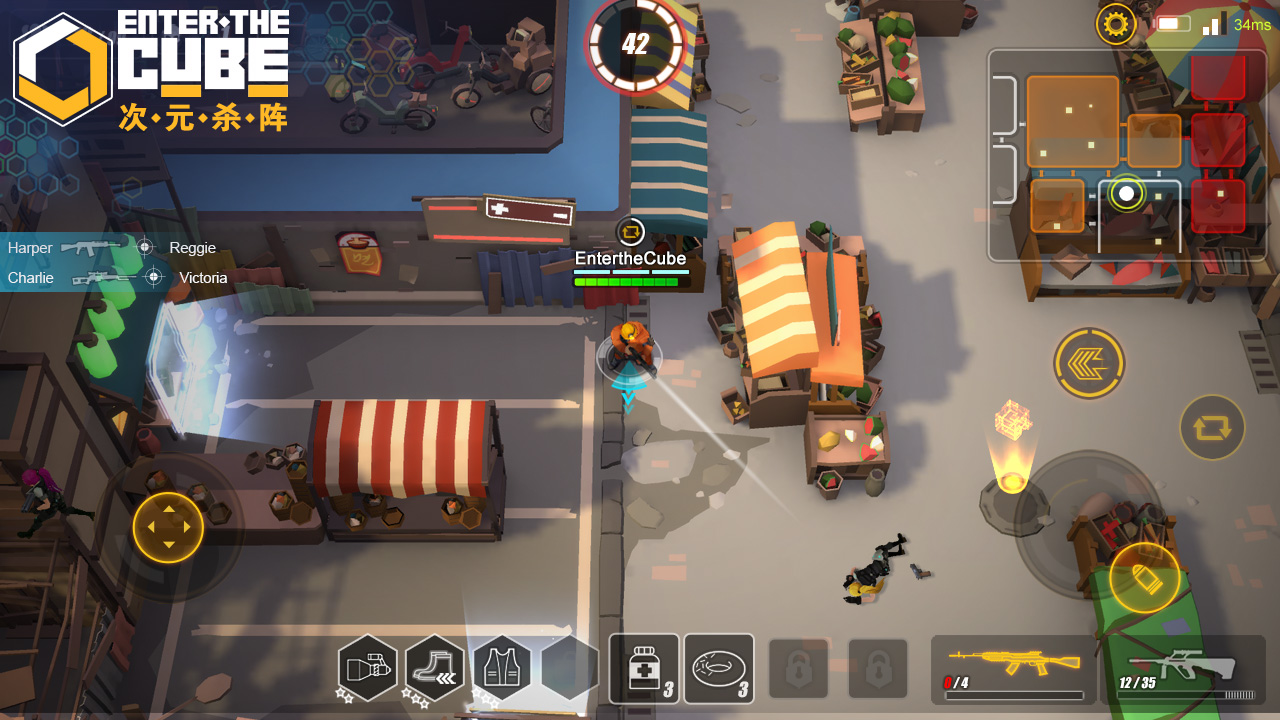Viewport: 1280px width, 720px height.
Task: Tap the Harper and Reggie kill feed entry
Action: [112, 248]
